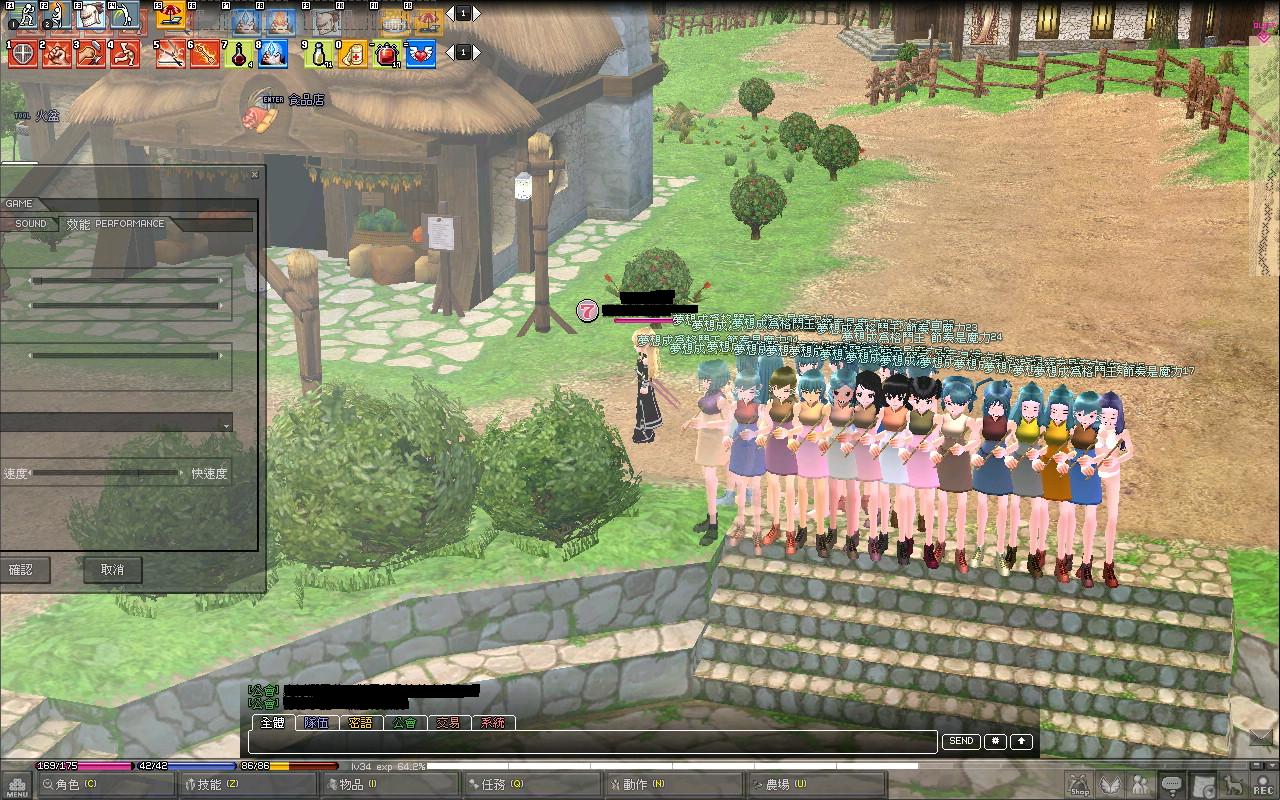Open the Shop icon in the bottom bar

coord(1078,785)
